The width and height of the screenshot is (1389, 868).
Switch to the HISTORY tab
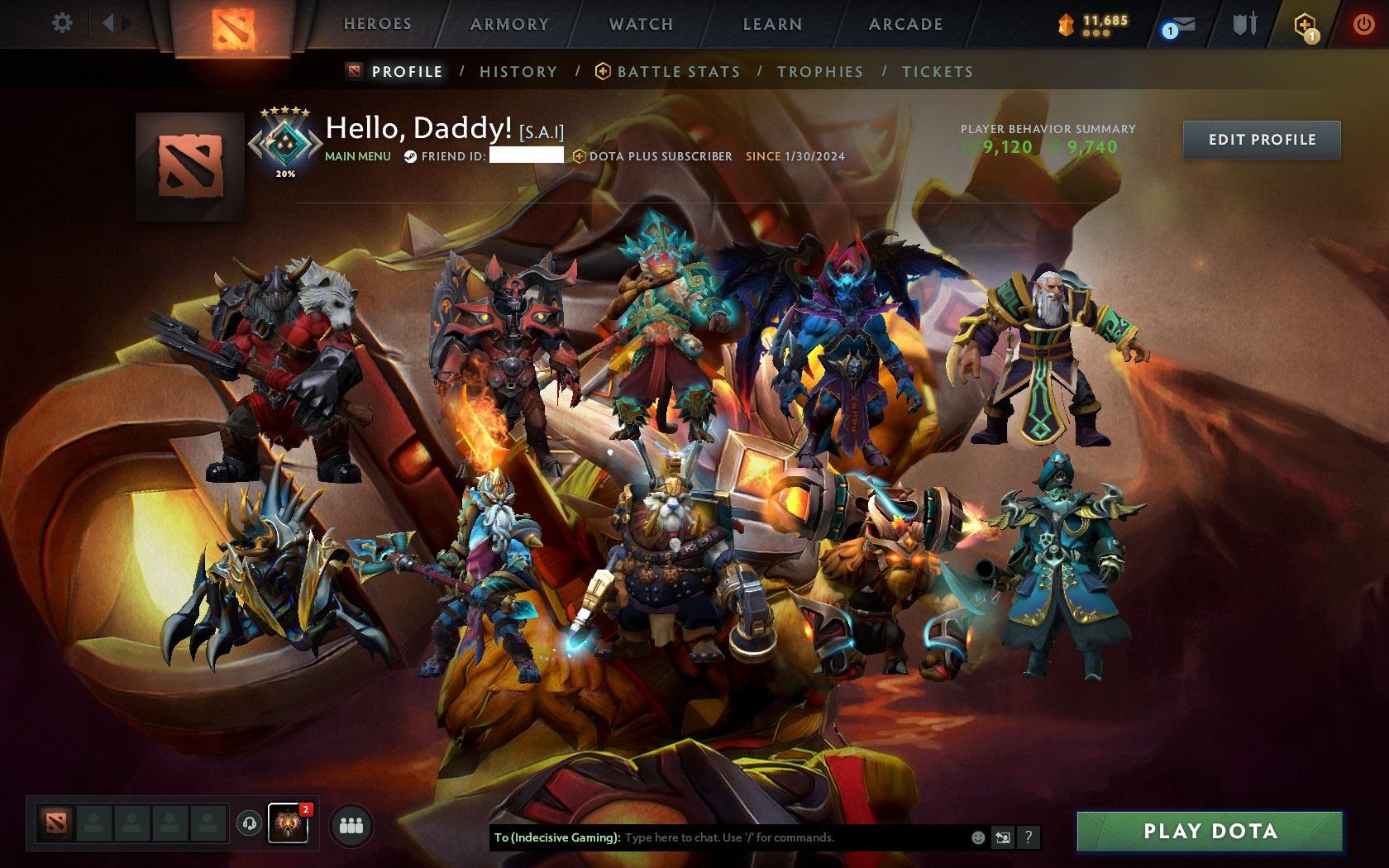[518, 72]
